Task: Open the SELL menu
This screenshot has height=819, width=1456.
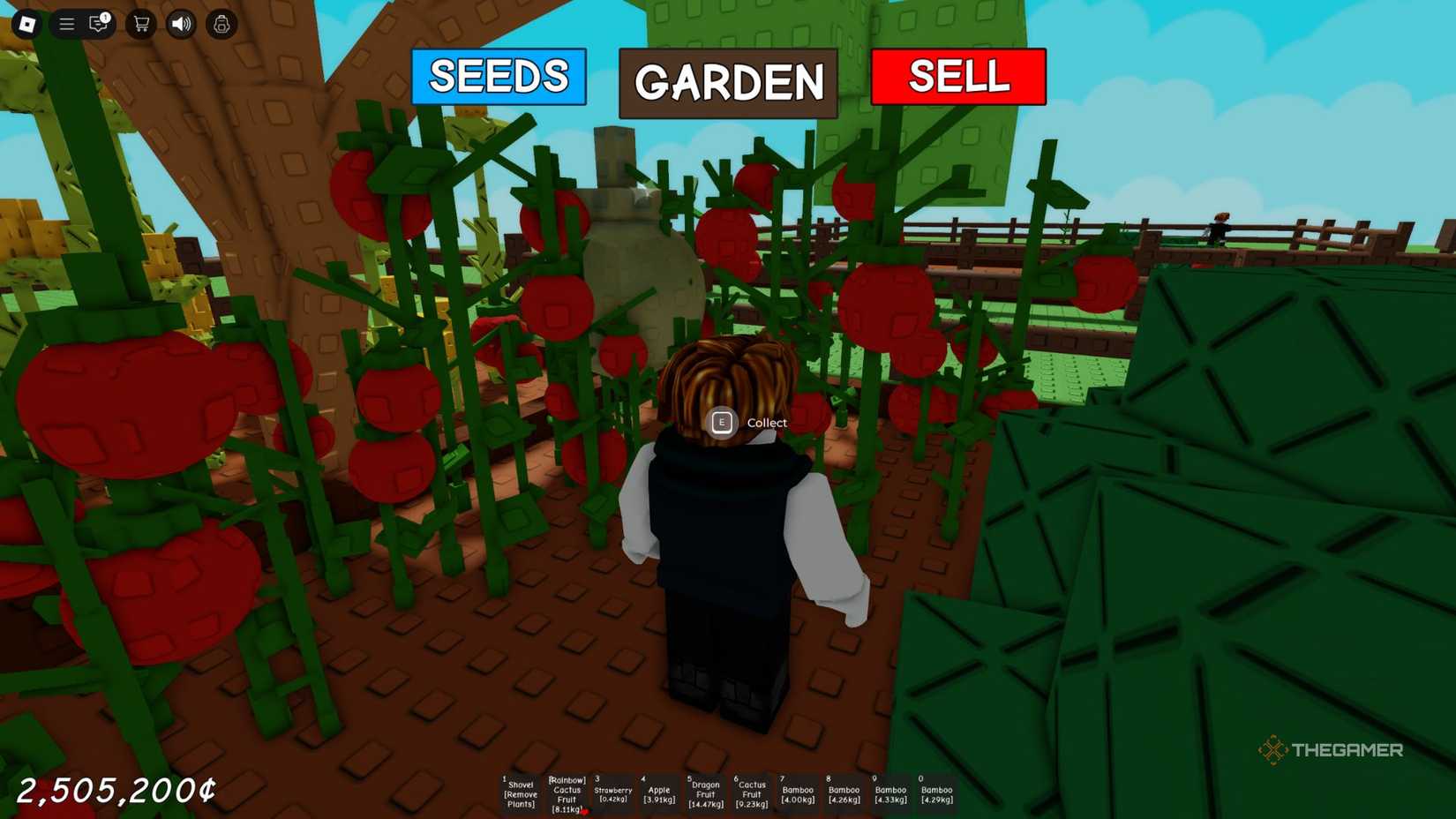Action: tap(957, 78)
